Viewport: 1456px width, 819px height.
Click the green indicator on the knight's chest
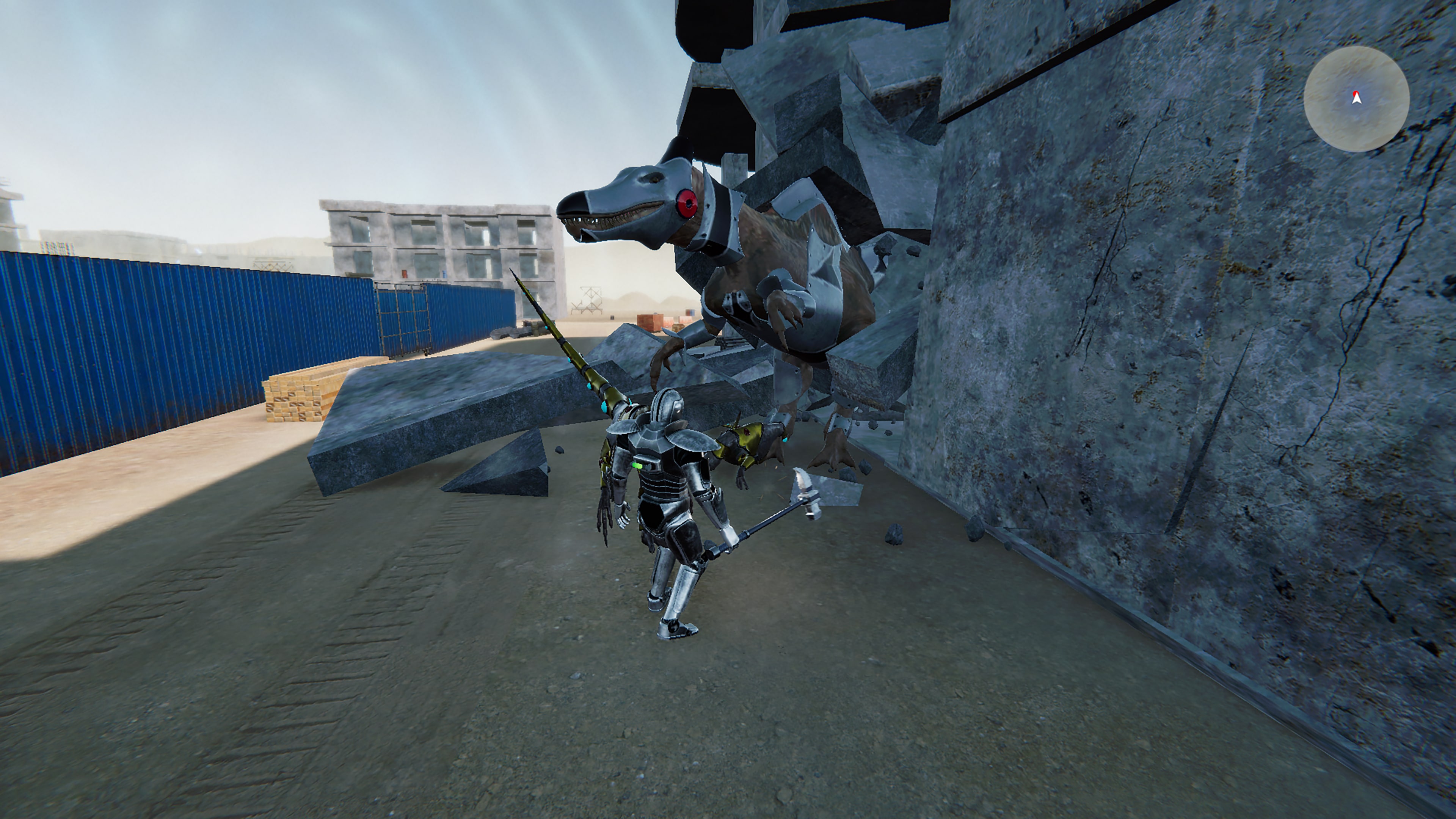637,466
